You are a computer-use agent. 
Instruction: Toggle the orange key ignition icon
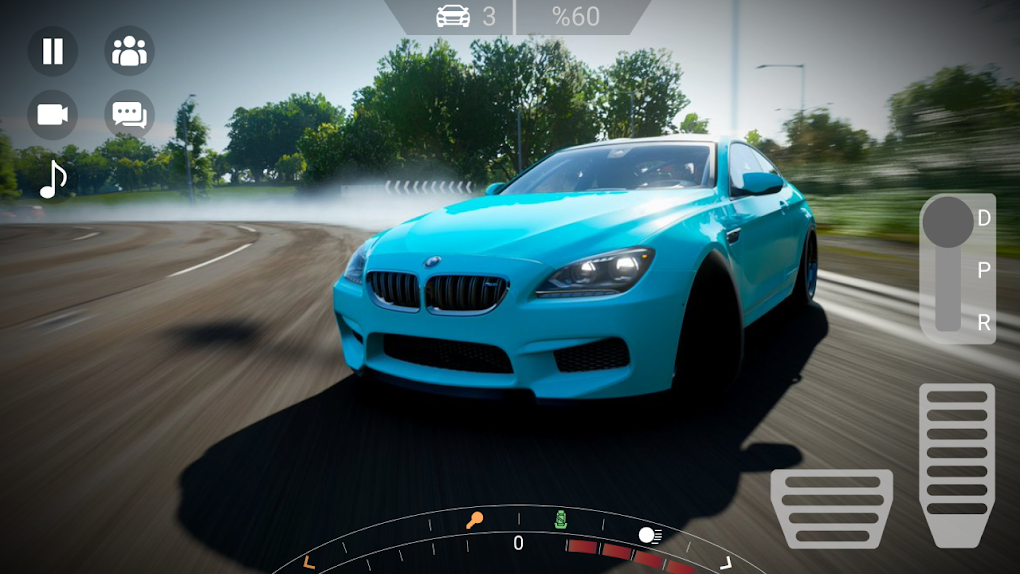pos(474,519)
